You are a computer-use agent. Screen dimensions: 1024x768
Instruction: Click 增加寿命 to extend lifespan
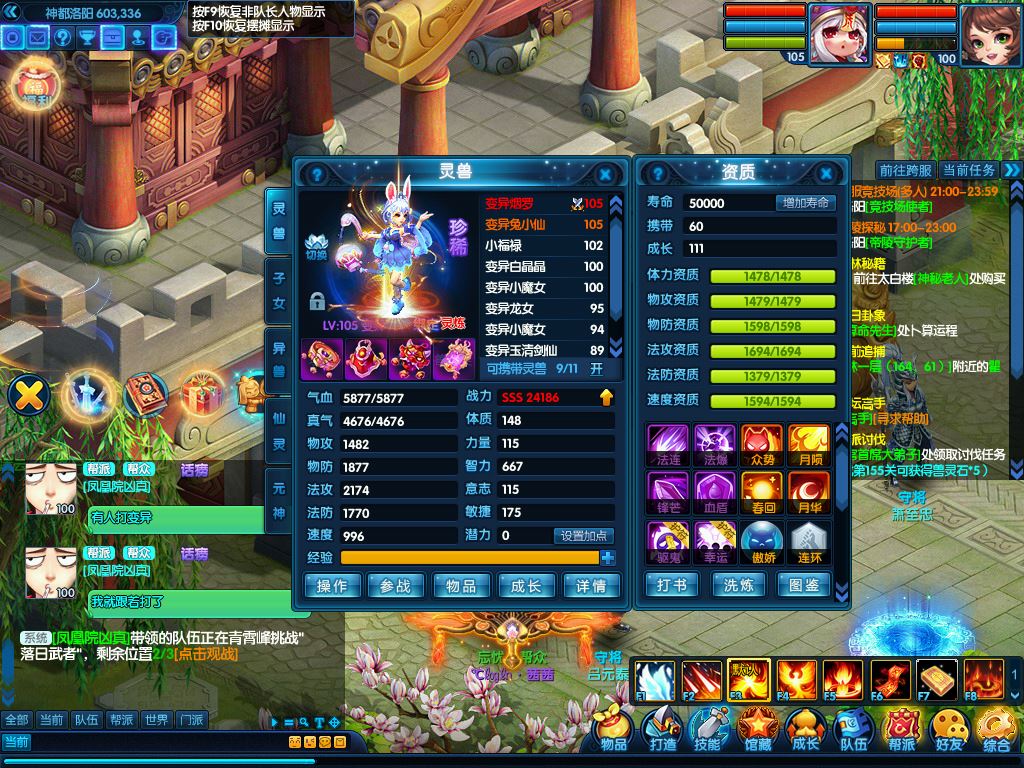coord(805,203)
